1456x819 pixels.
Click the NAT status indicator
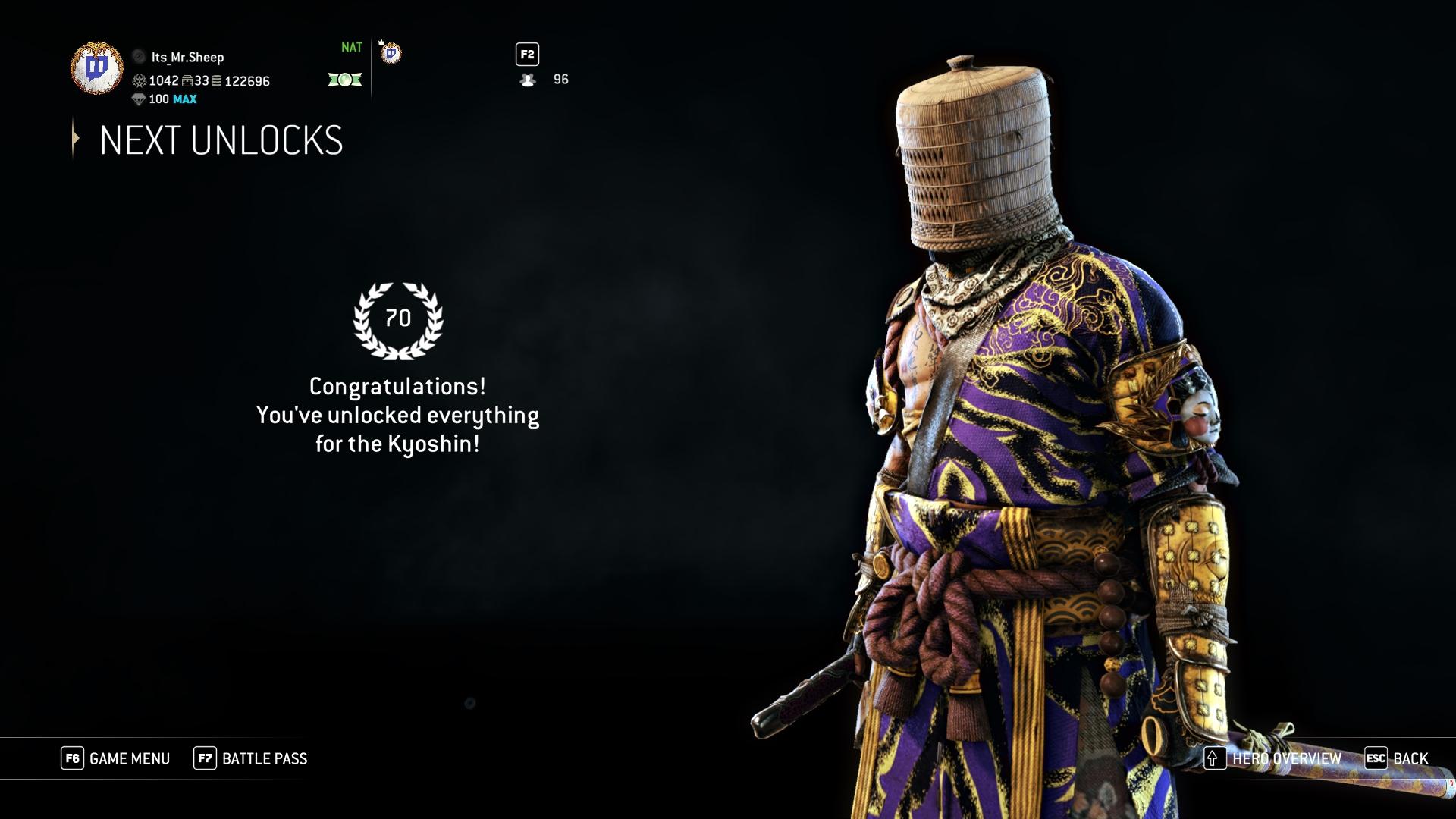(351, 47)
